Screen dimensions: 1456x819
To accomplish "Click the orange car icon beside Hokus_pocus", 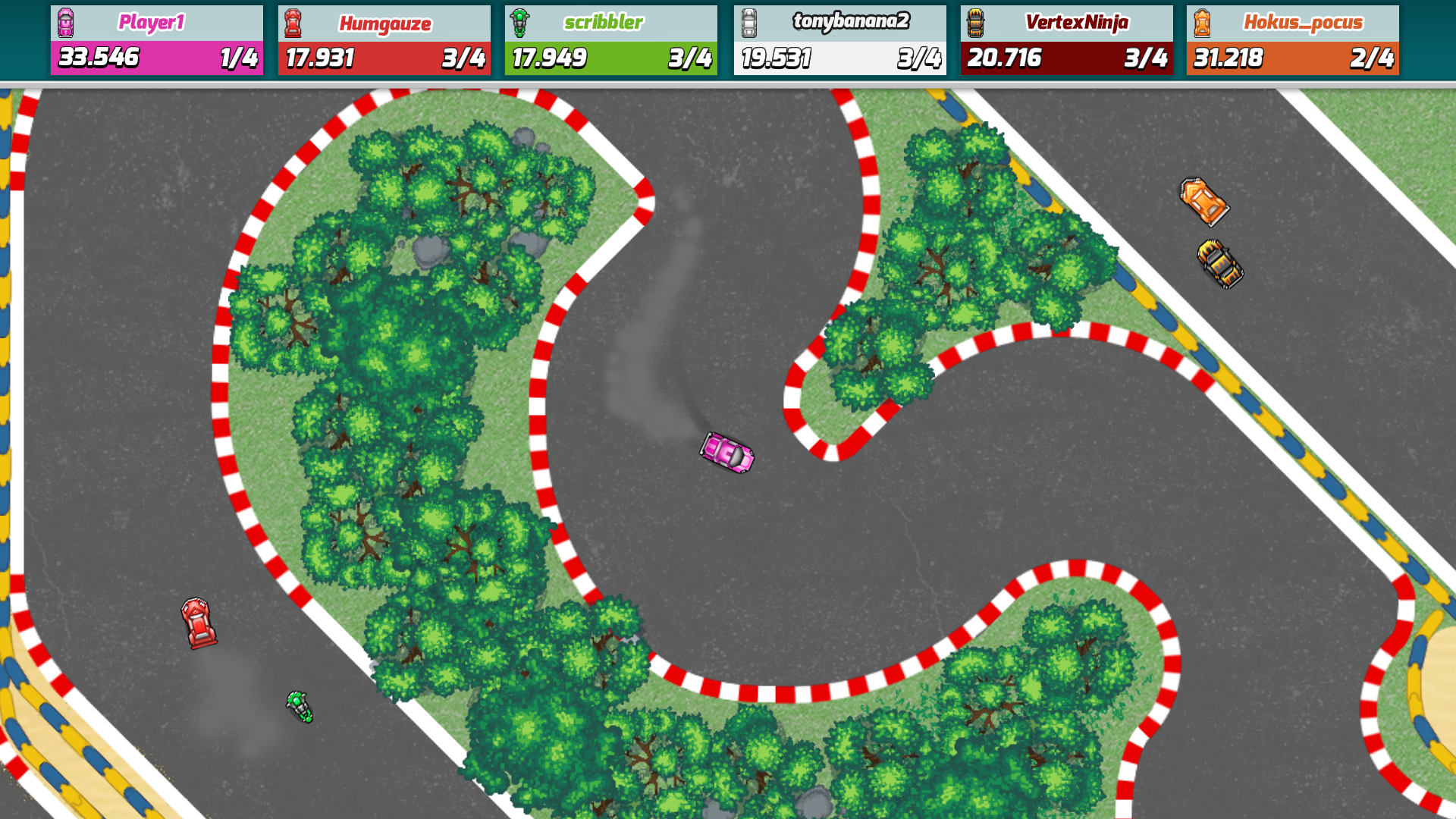I will pyautogui.click(x=1203, y=22).
